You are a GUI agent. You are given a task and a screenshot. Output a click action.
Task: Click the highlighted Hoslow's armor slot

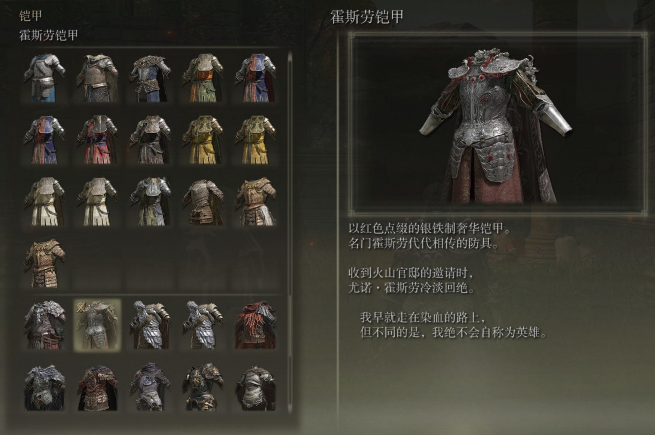pos(98,325)
